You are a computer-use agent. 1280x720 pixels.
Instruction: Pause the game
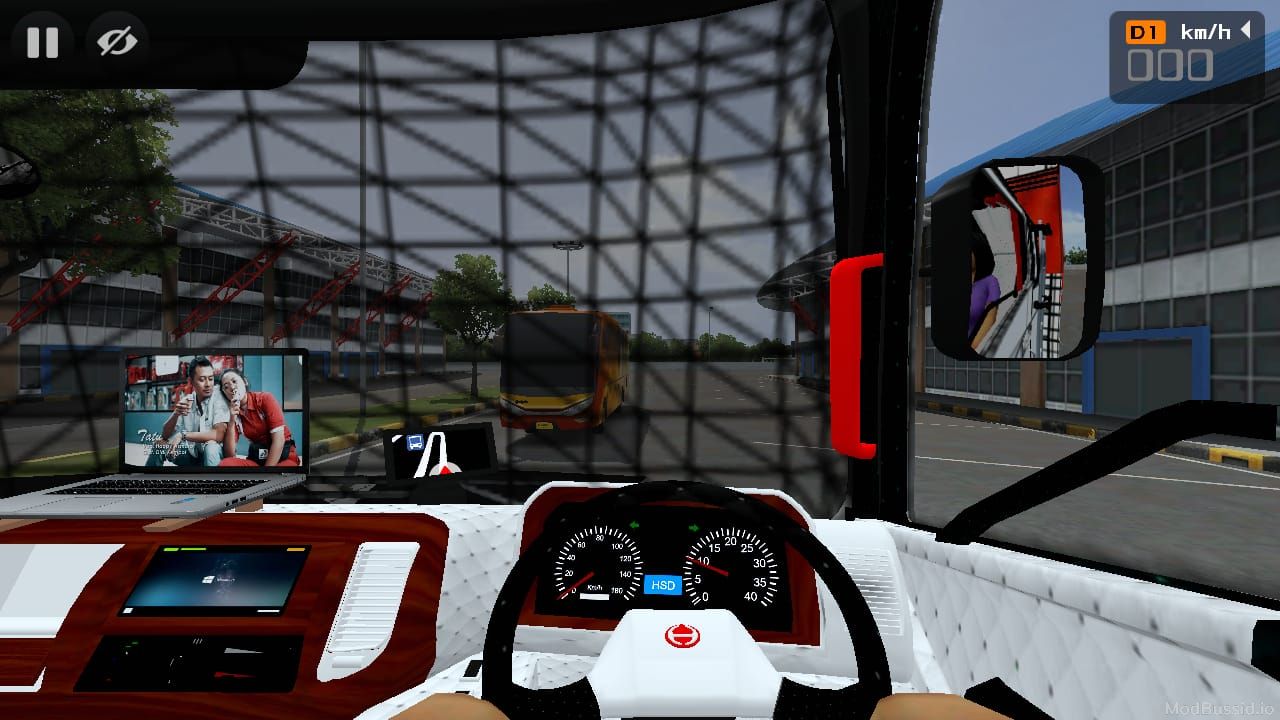coord(42,42)
